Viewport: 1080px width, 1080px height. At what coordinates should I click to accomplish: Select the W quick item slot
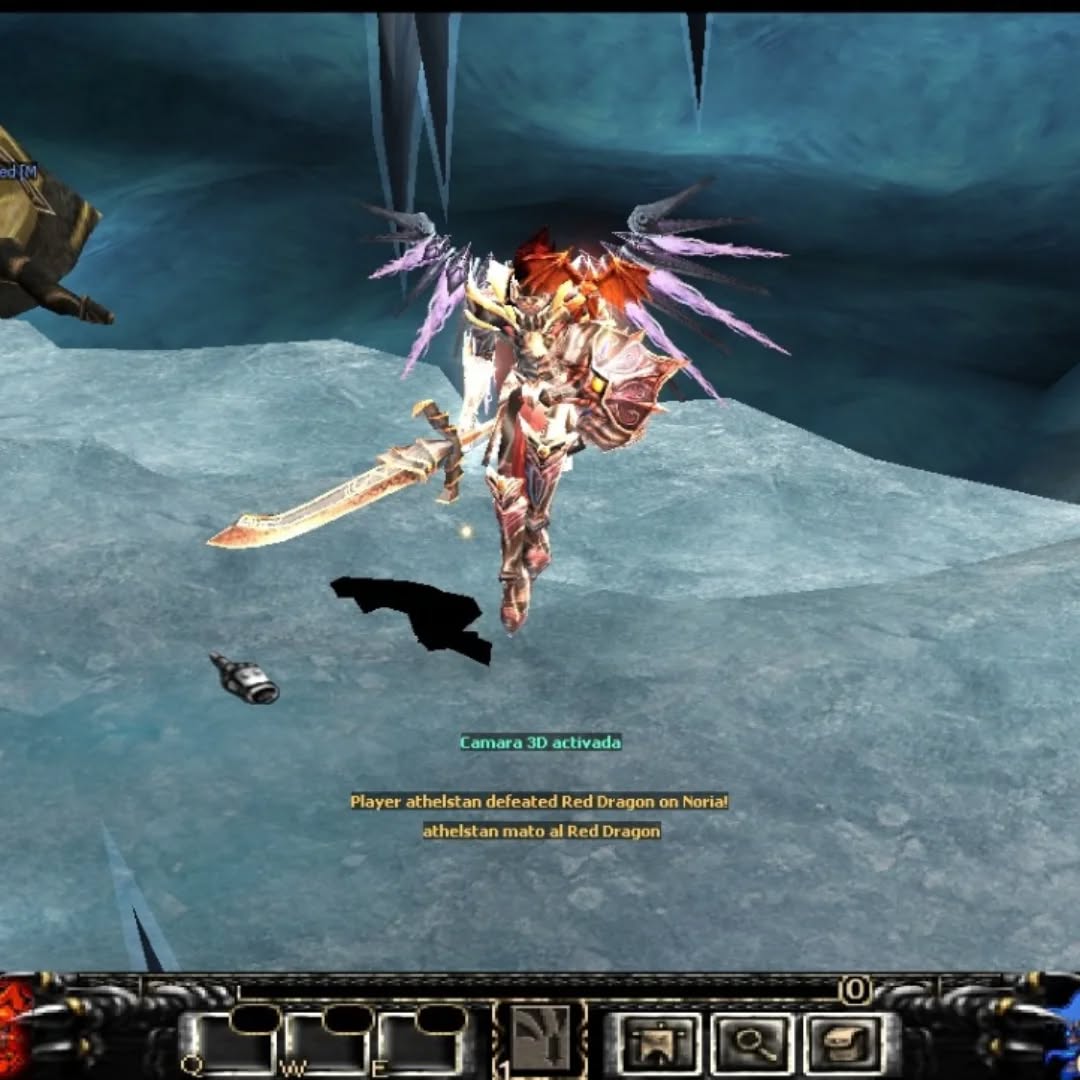(325, 1044)
